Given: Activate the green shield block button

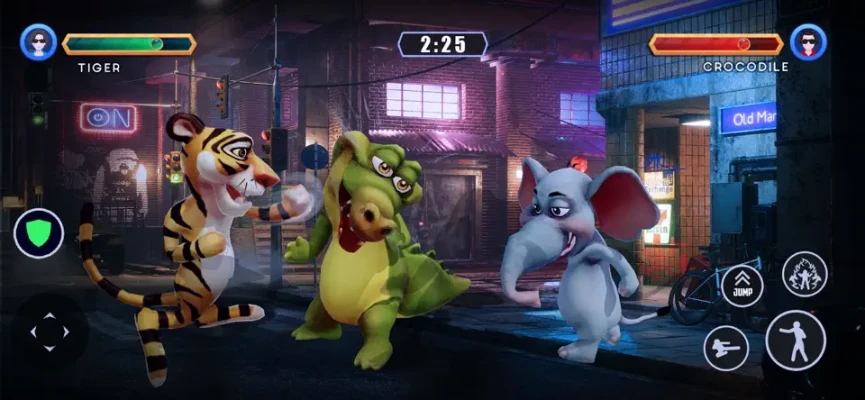Looking at the screenshot, I should pyautogui.click(x=39, y=233).
